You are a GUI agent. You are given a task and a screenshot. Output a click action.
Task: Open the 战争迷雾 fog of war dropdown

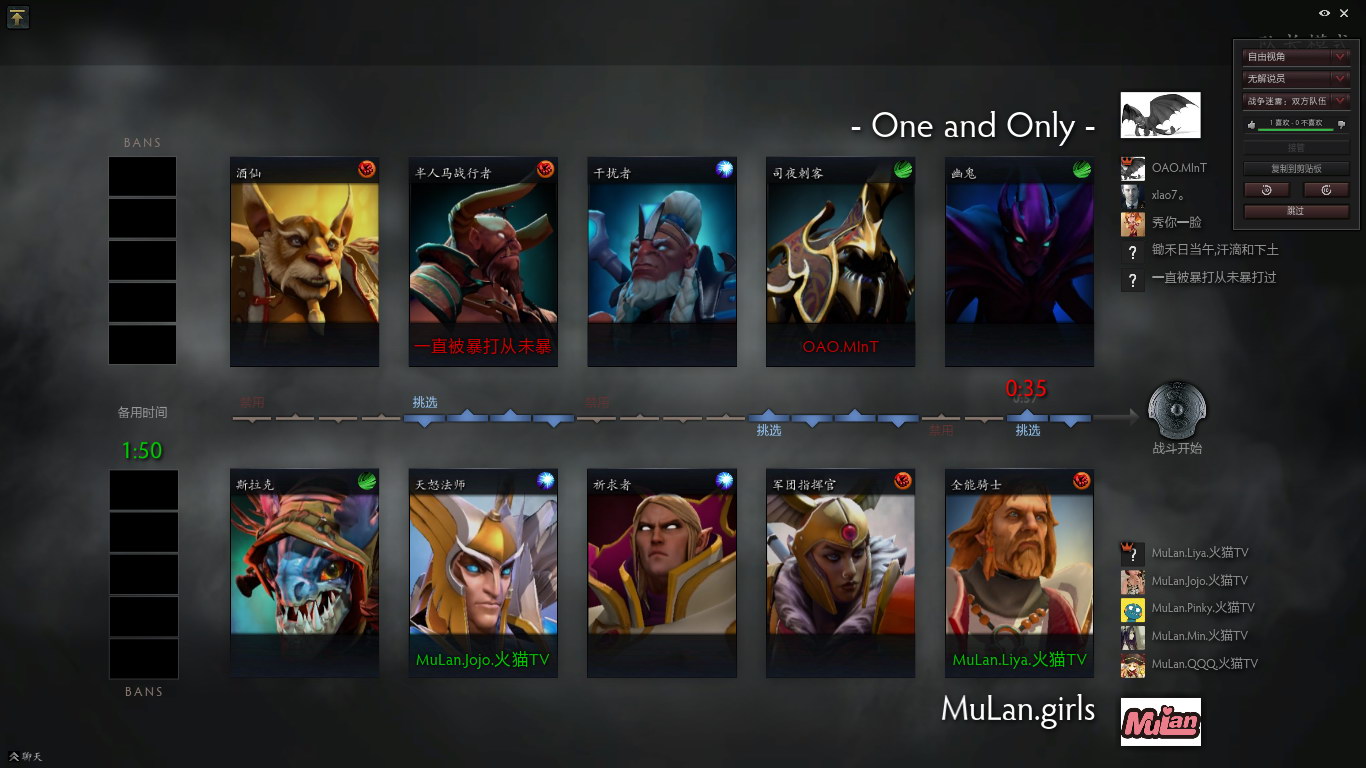pos(1296,101)
